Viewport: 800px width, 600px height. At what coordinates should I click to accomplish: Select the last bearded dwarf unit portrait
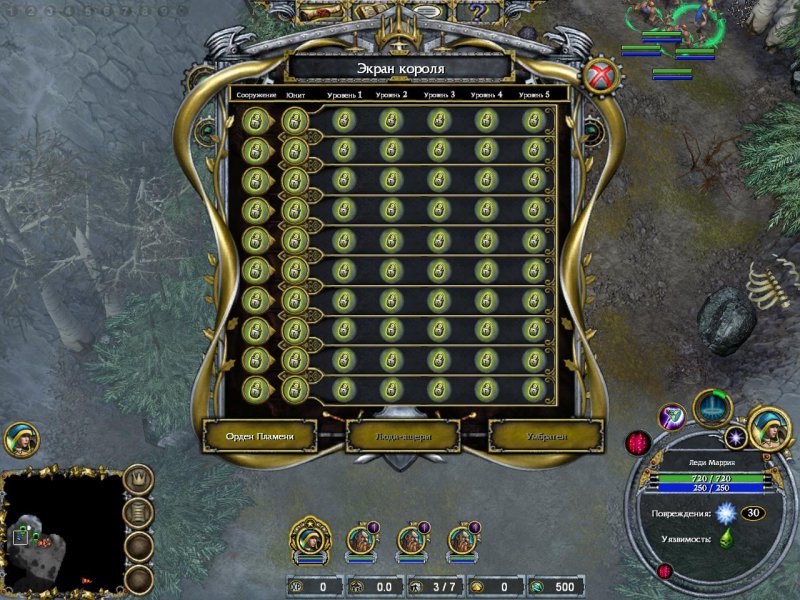click(461, 540)
